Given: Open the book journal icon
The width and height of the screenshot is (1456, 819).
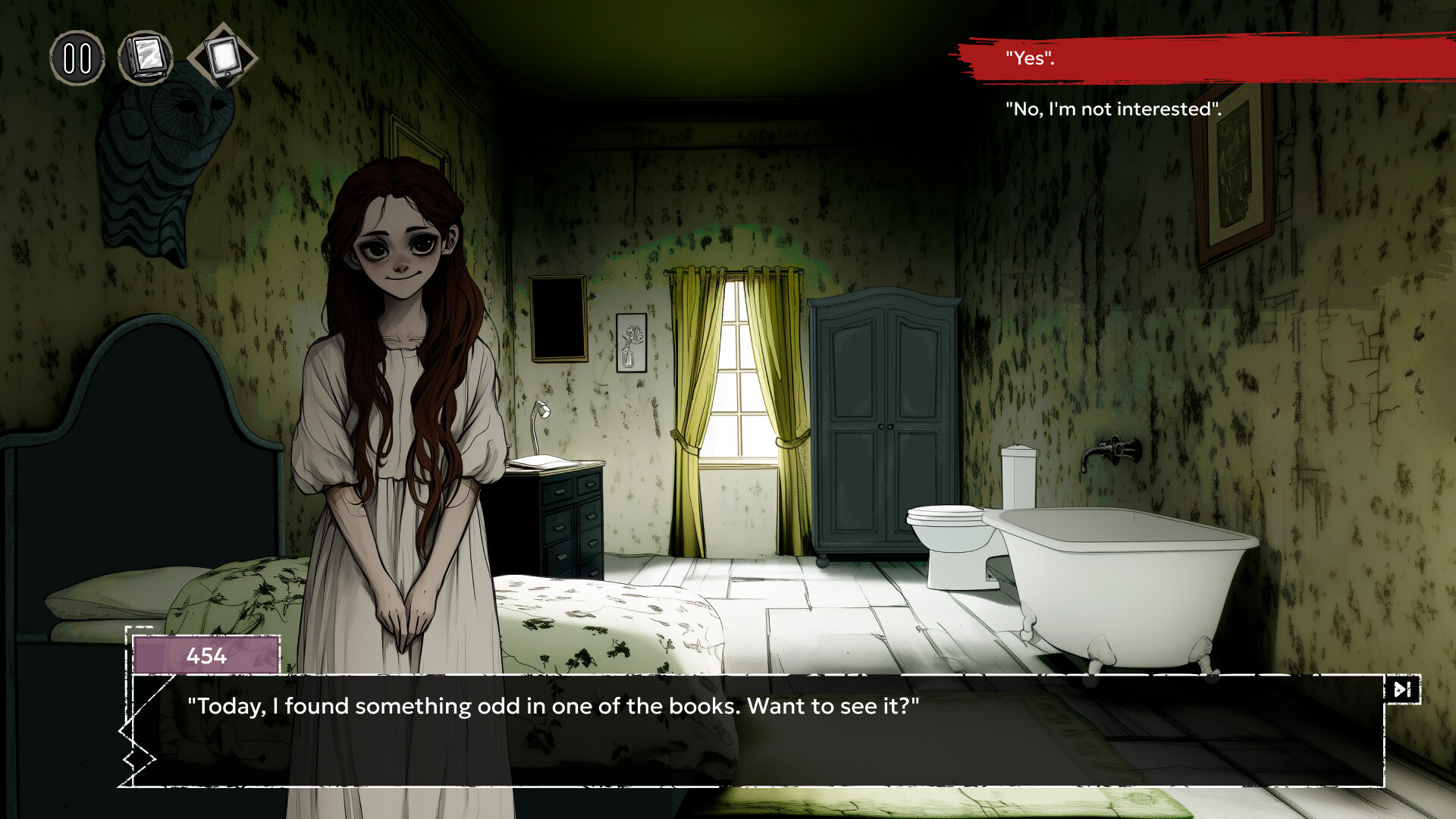Looking at the screenshot, I should click(x=146, y=58).
